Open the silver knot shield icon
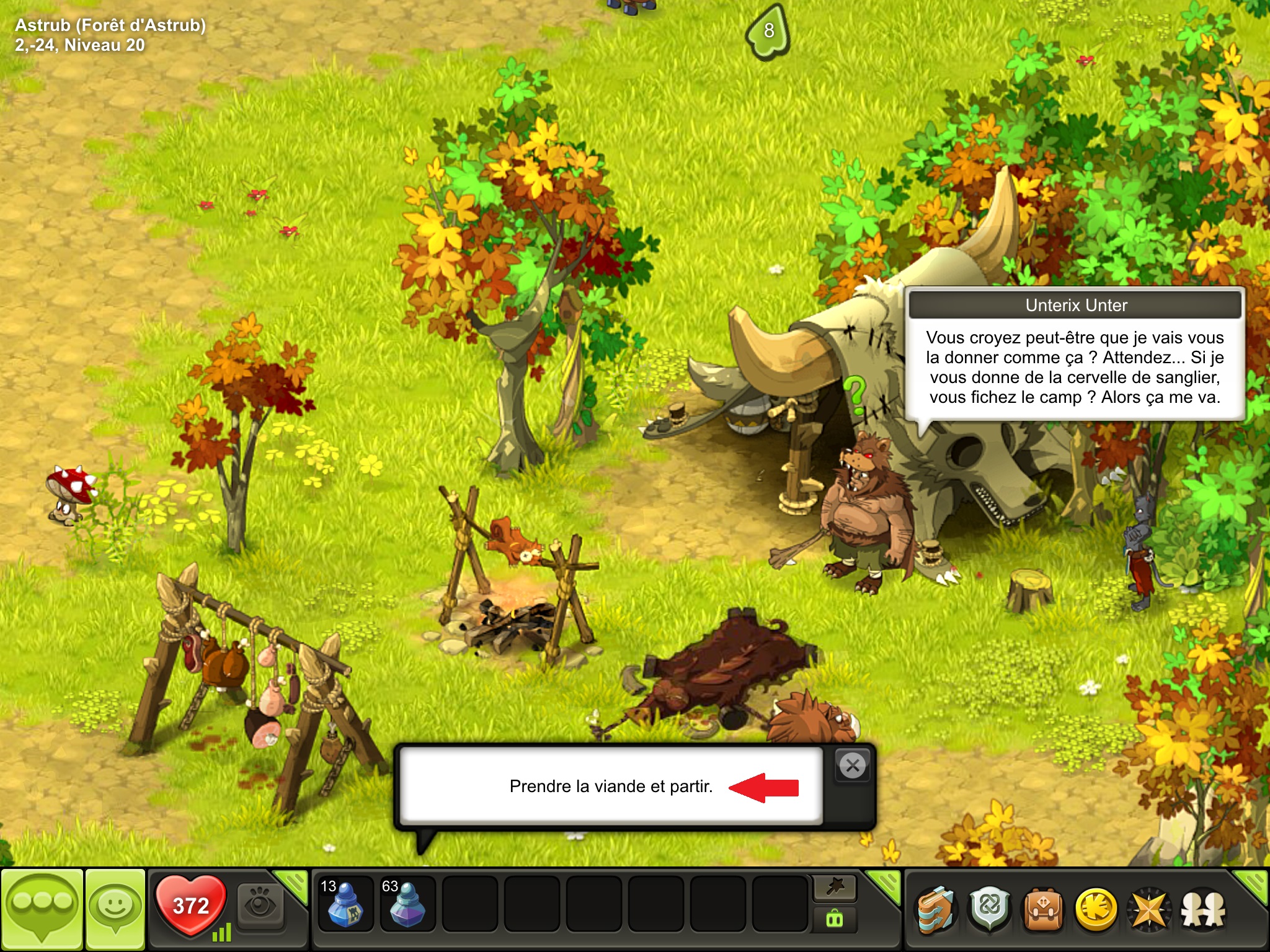The image size is (1270, 952). 990,910
